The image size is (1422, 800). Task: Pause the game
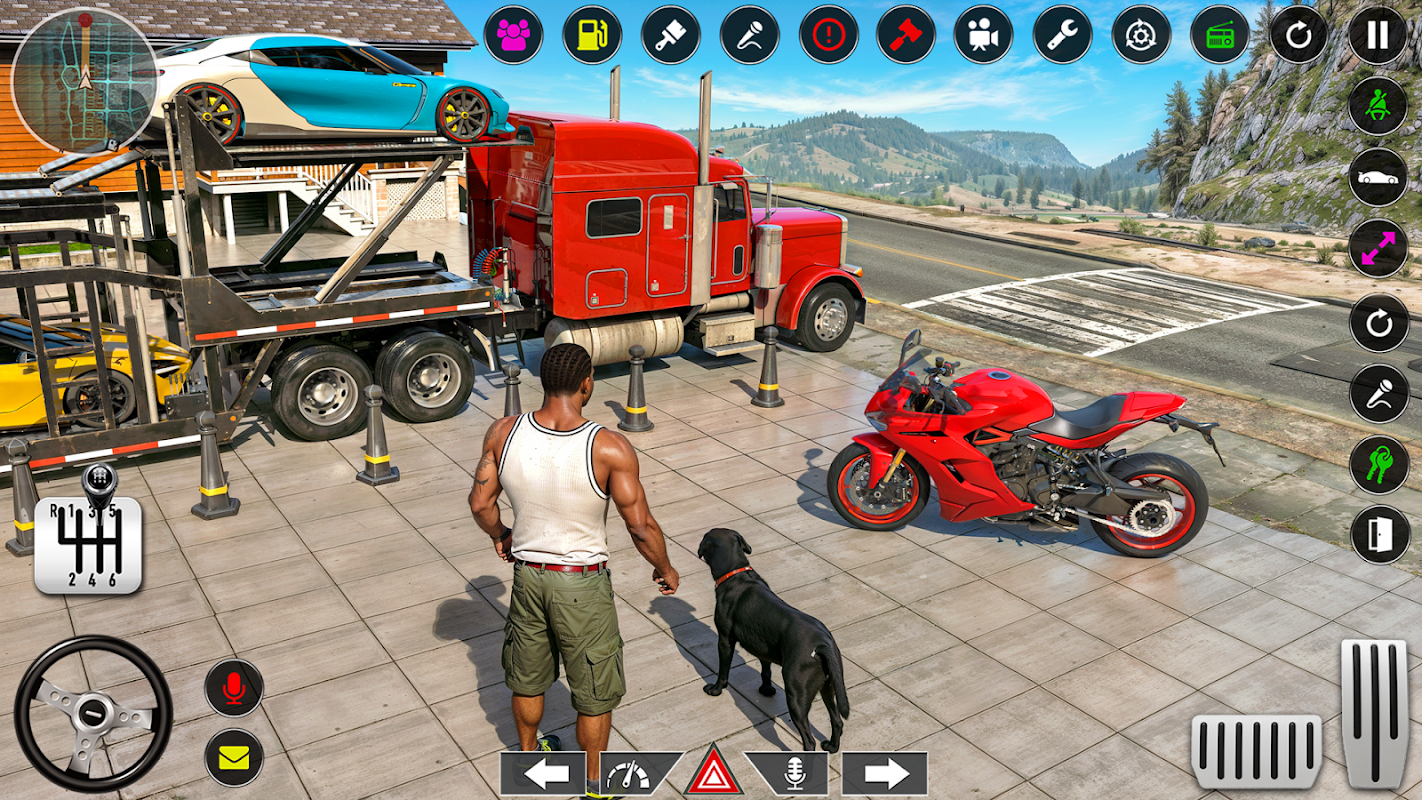[1378, 35]
